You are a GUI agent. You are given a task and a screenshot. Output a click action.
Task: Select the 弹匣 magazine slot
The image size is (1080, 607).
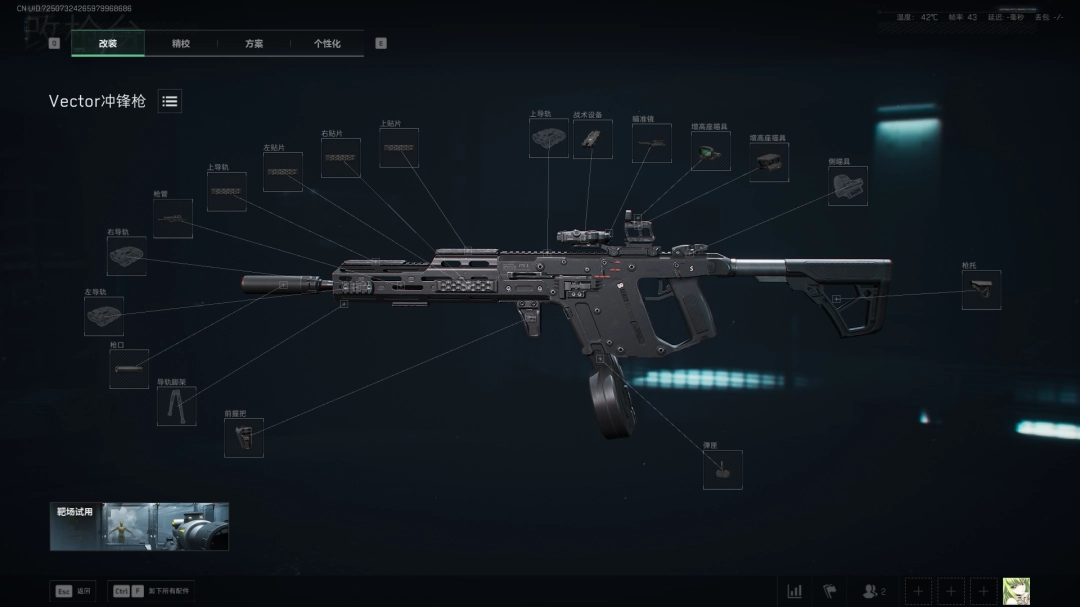723,470
